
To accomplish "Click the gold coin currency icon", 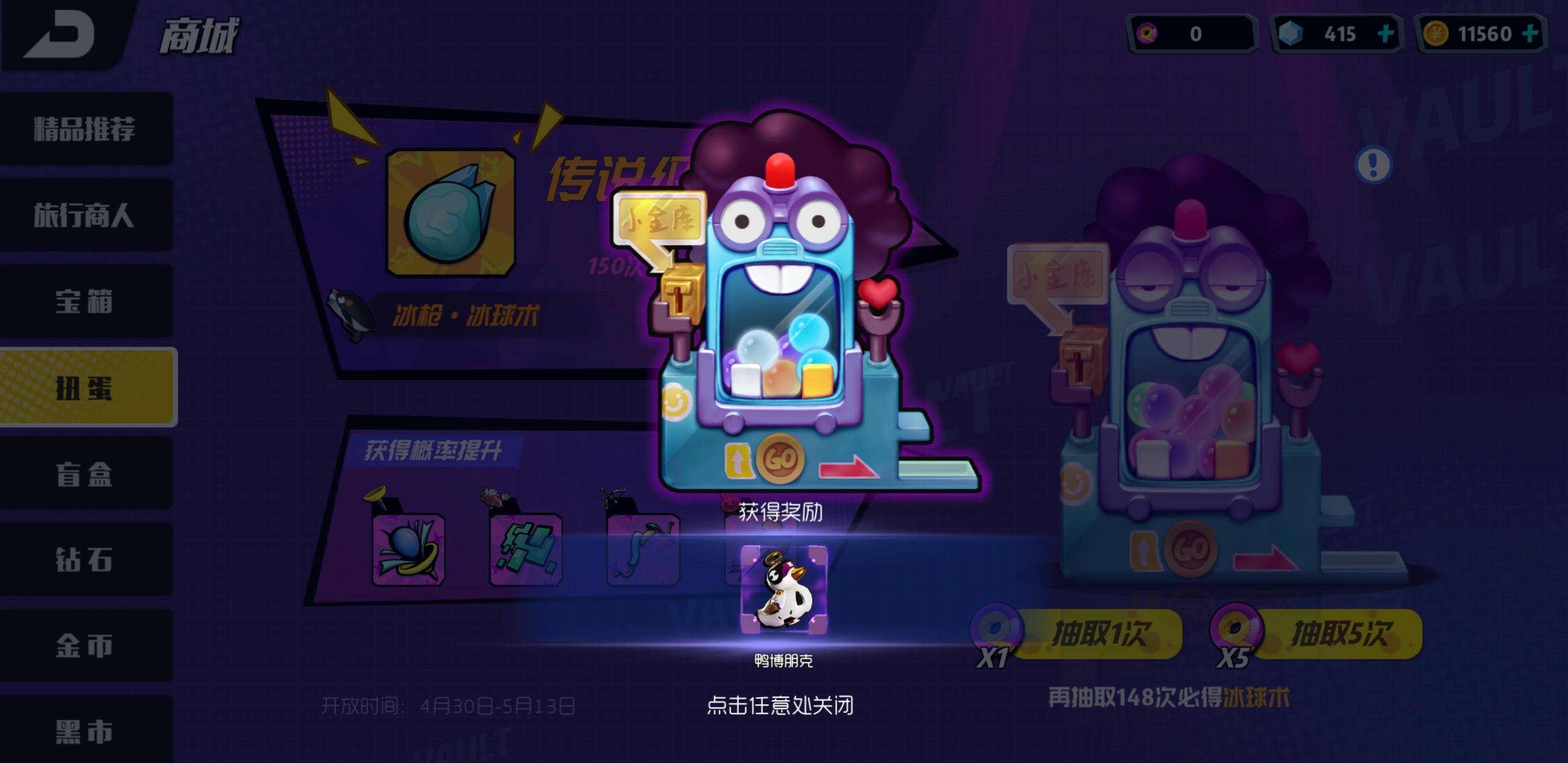I will coord(1436,33).
